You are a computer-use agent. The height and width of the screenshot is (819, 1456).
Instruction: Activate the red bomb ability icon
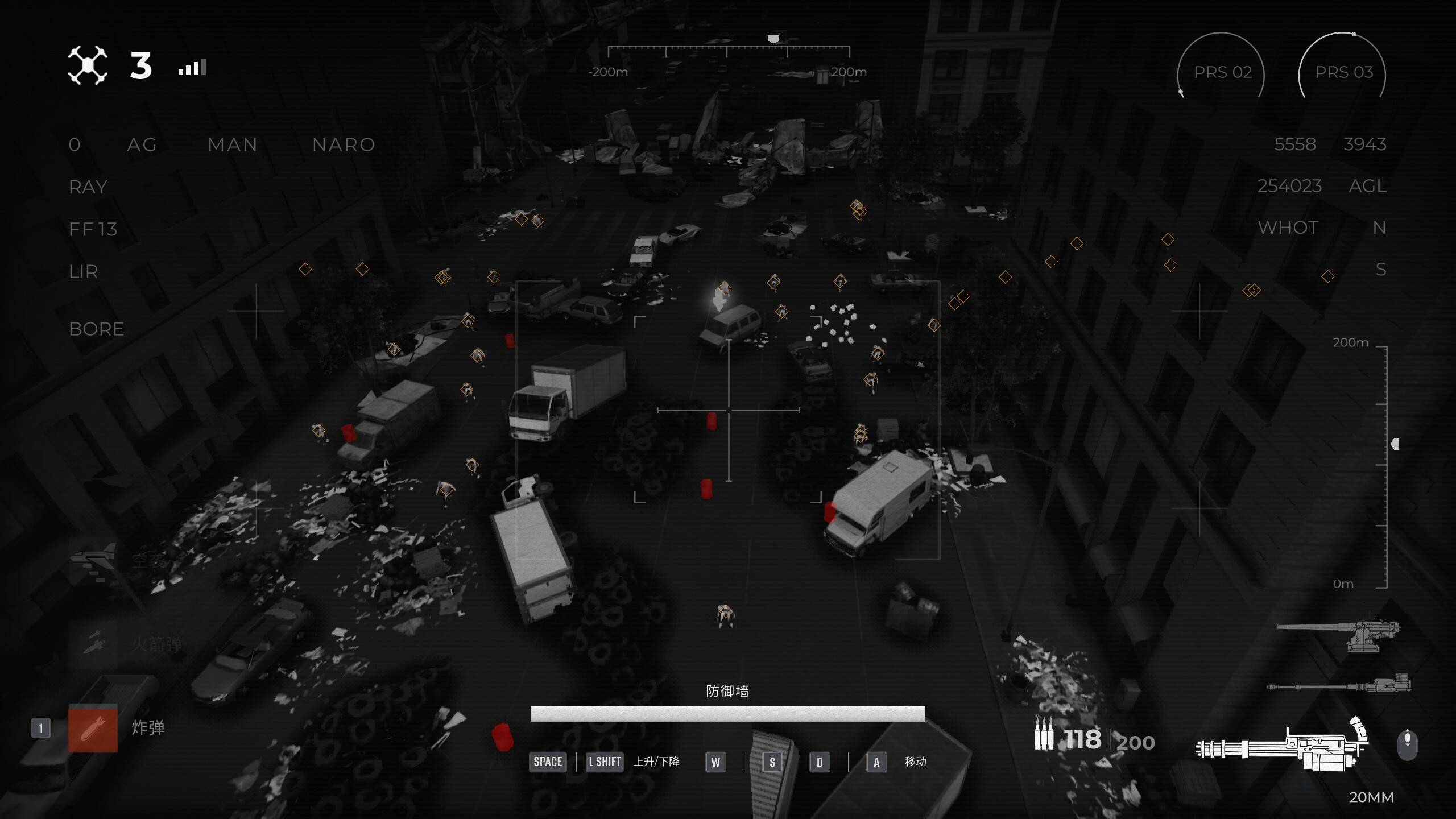tap(93, 729)
